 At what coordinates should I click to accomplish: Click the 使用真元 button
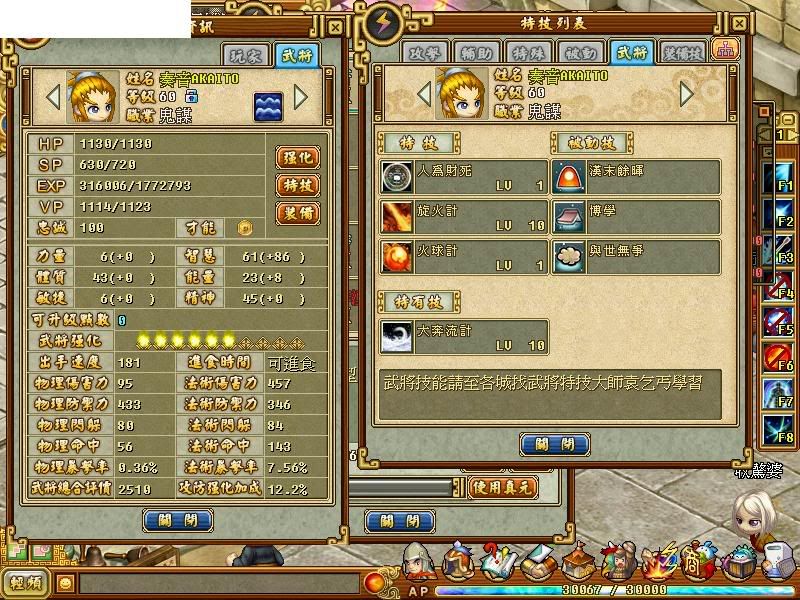pyautogui.click(x=504, y=488)
